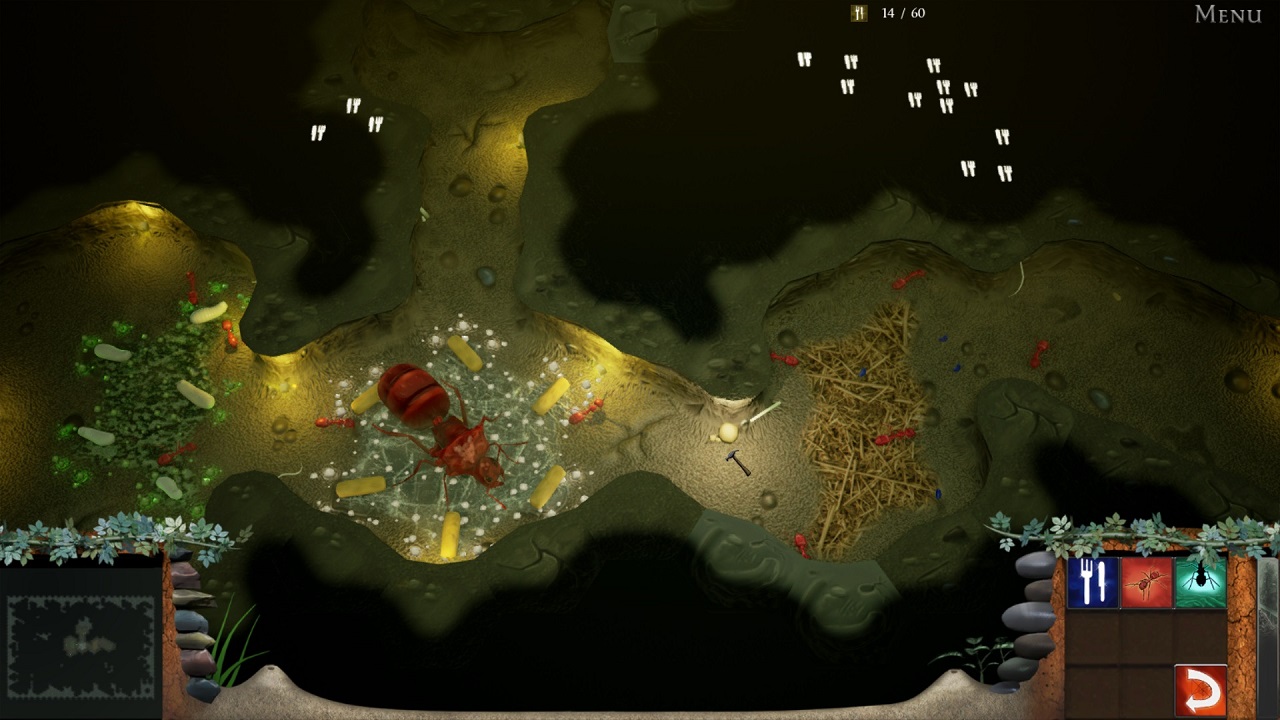Select the blue fork and knife build tile

point(1092,582)
